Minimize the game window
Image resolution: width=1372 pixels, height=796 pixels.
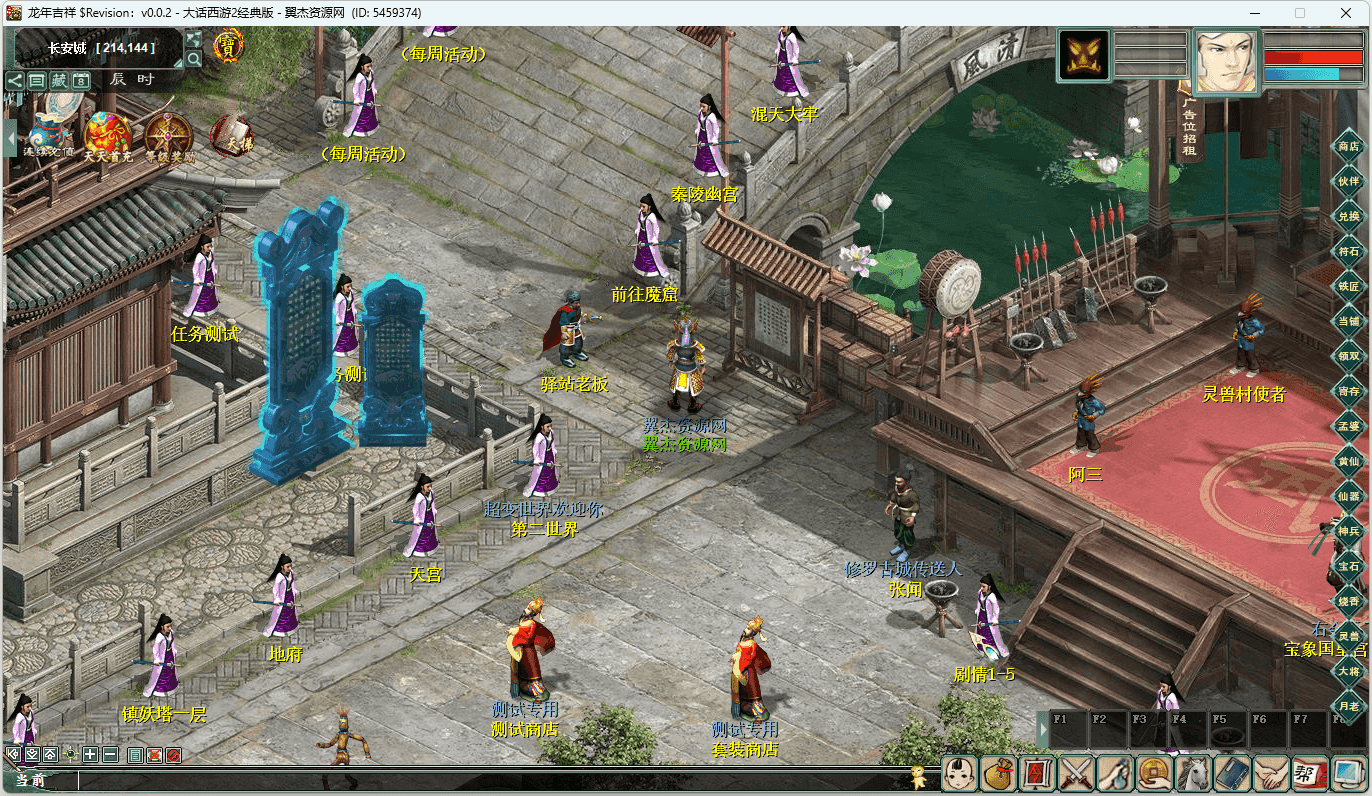coord(1254,13)
